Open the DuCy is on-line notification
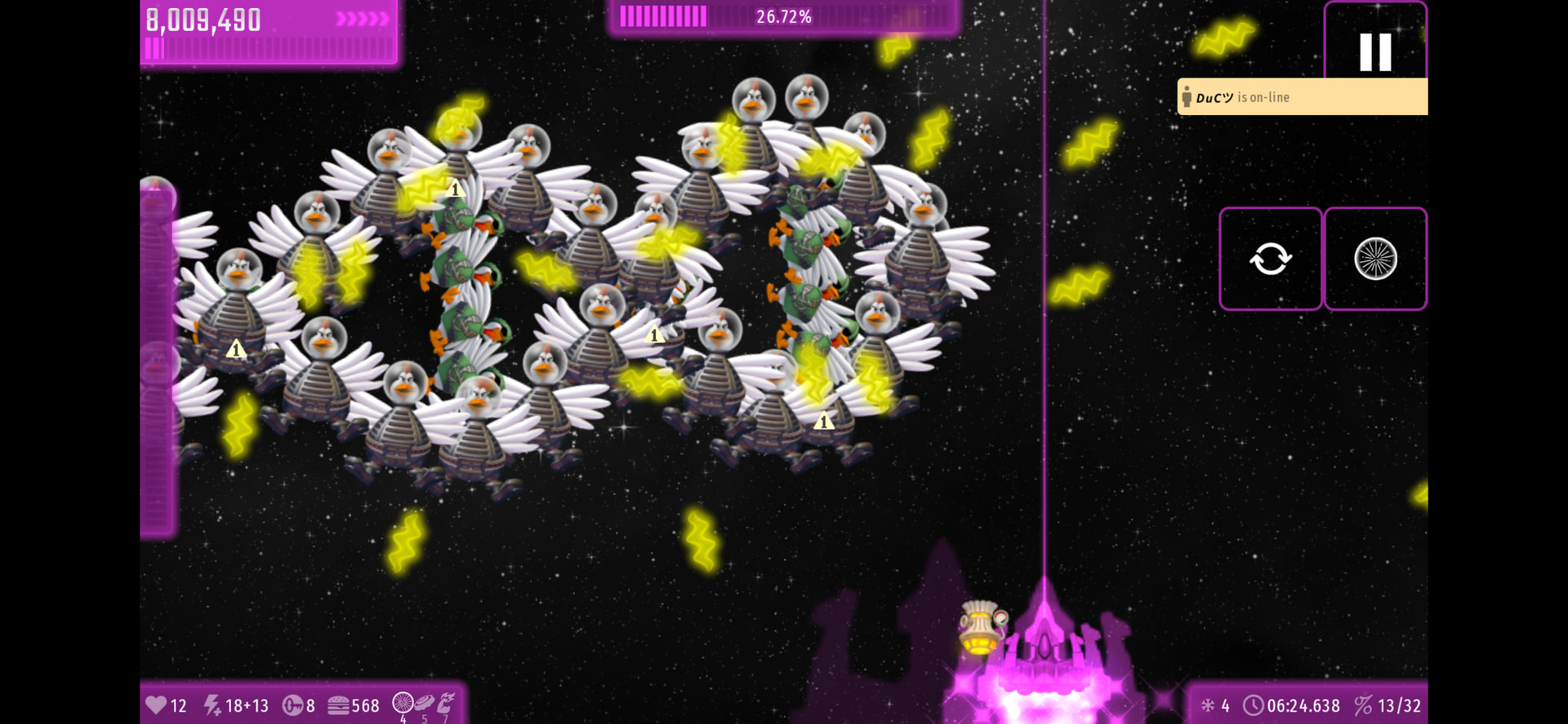Screen dimensions: 1568x724 pyautogui.click(x=1302, y=97)
